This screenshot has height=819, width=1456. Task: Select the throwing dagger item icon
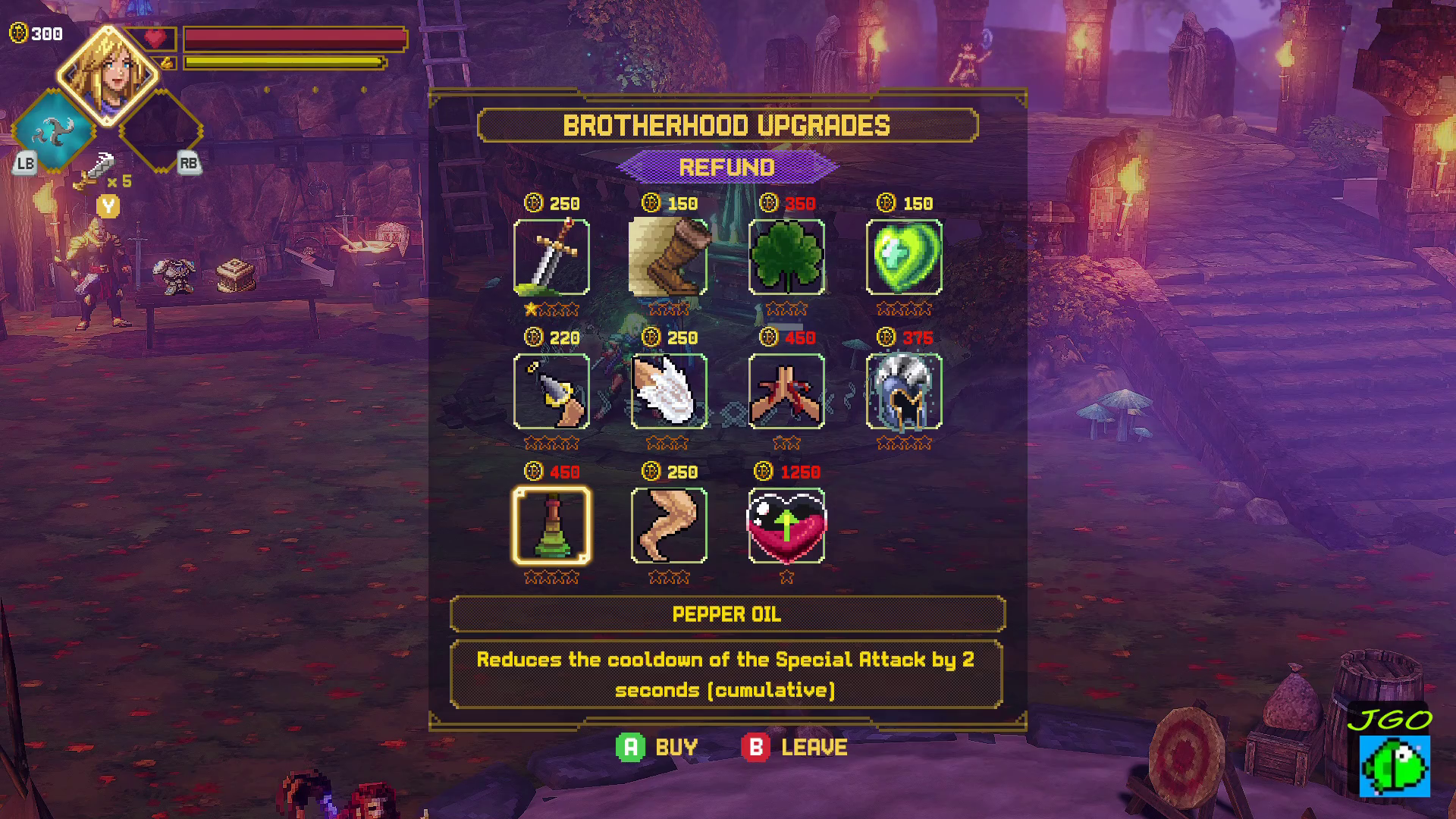point(99,168)
